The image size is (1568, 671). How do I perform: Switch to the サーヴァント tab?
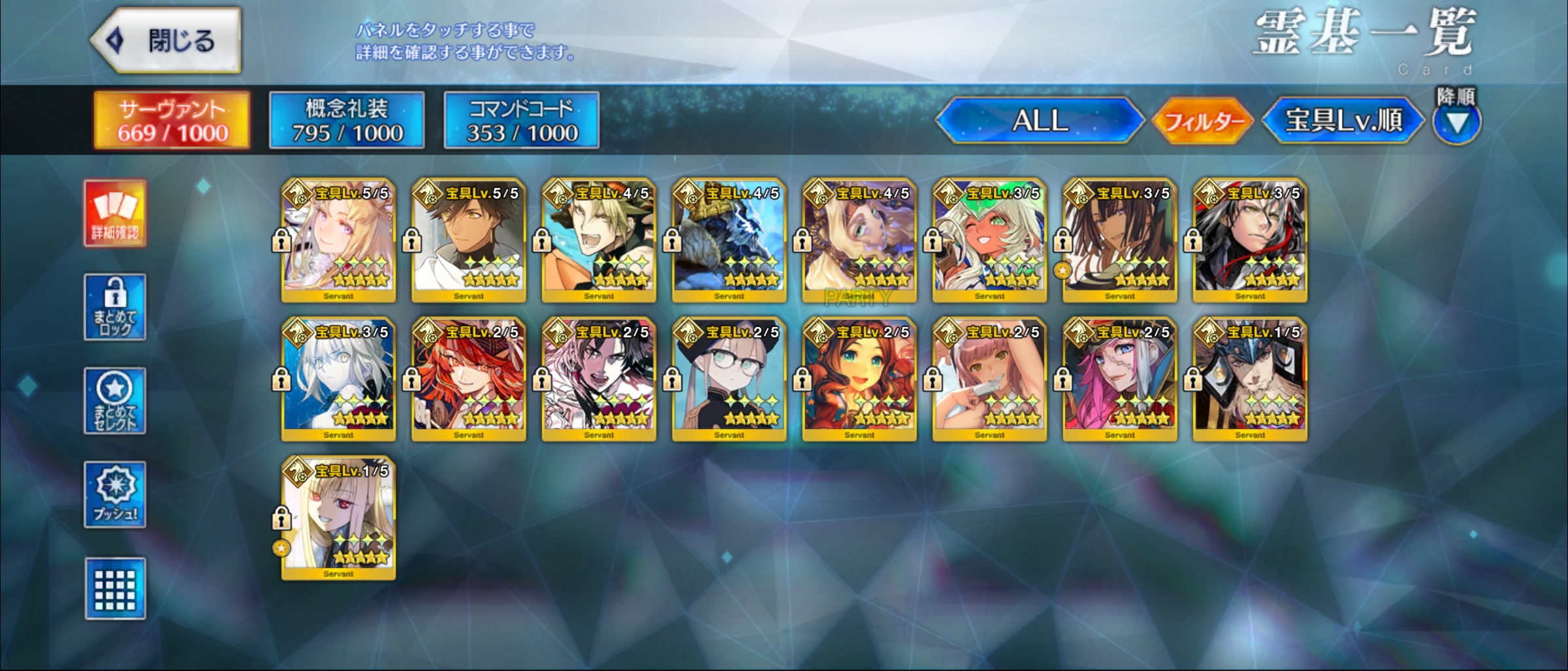point(172,121)
